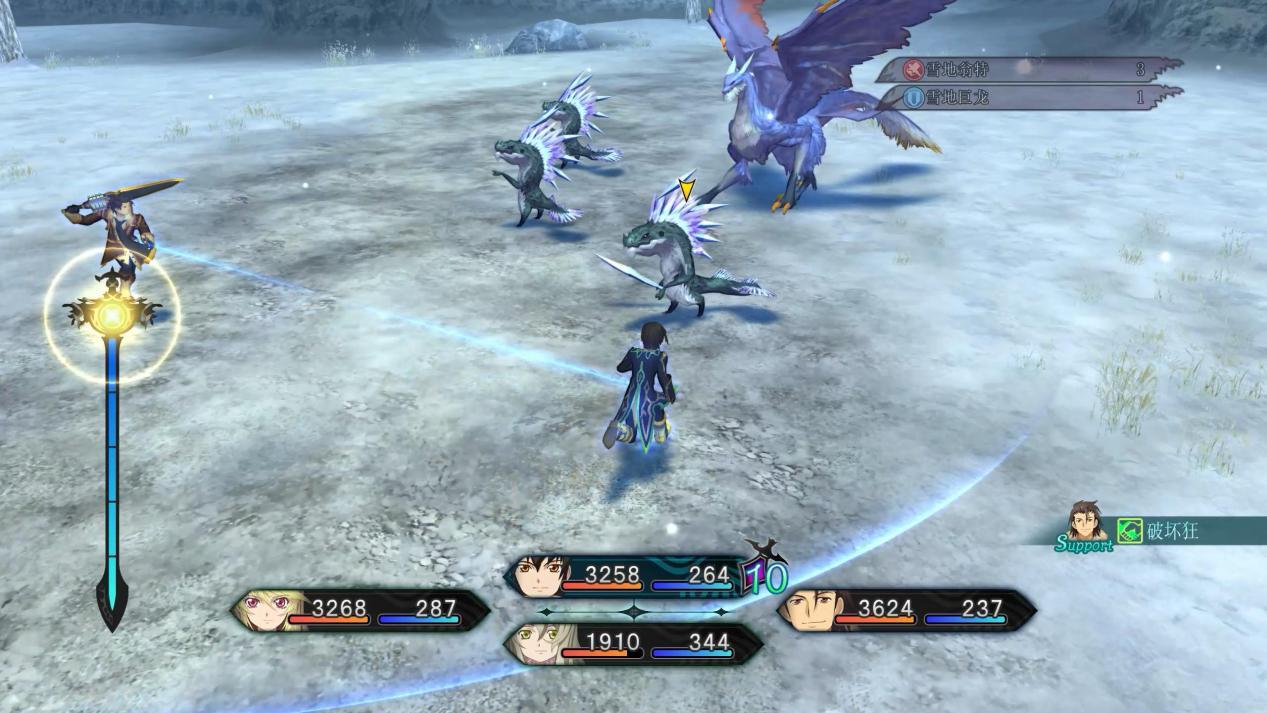The width and height of the screenshot is (1267, 713).
Task: Activate the 破坏狂 support skill icon
Action: click(1130, 530)
